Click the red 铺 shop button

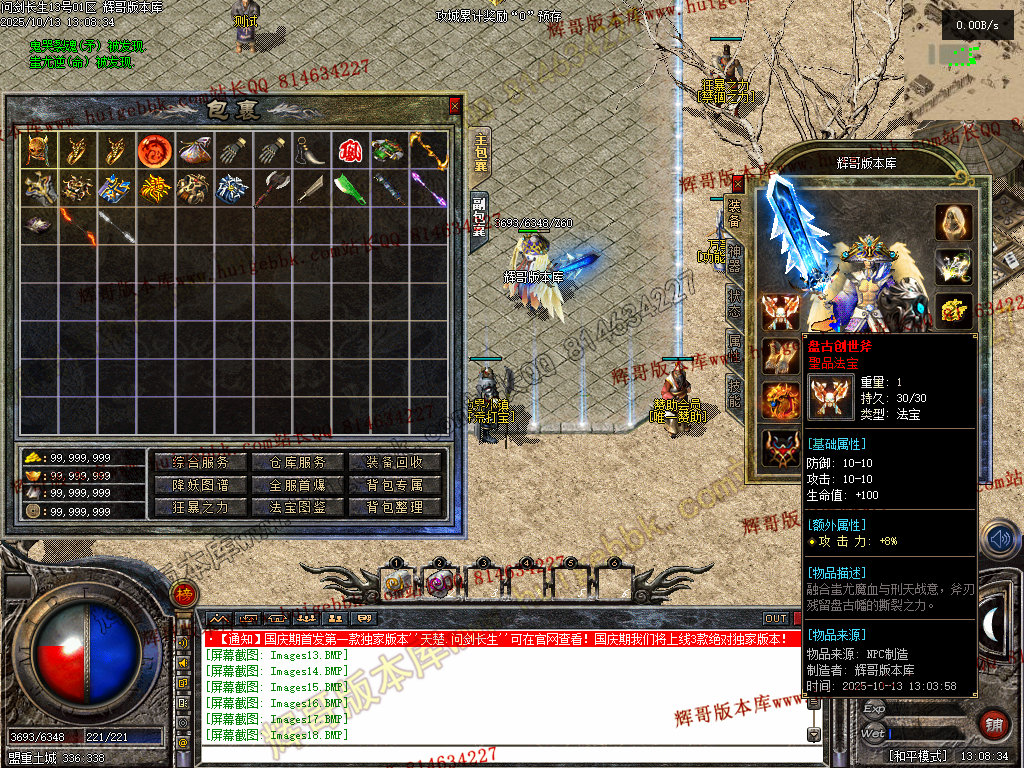coord(994,723)
